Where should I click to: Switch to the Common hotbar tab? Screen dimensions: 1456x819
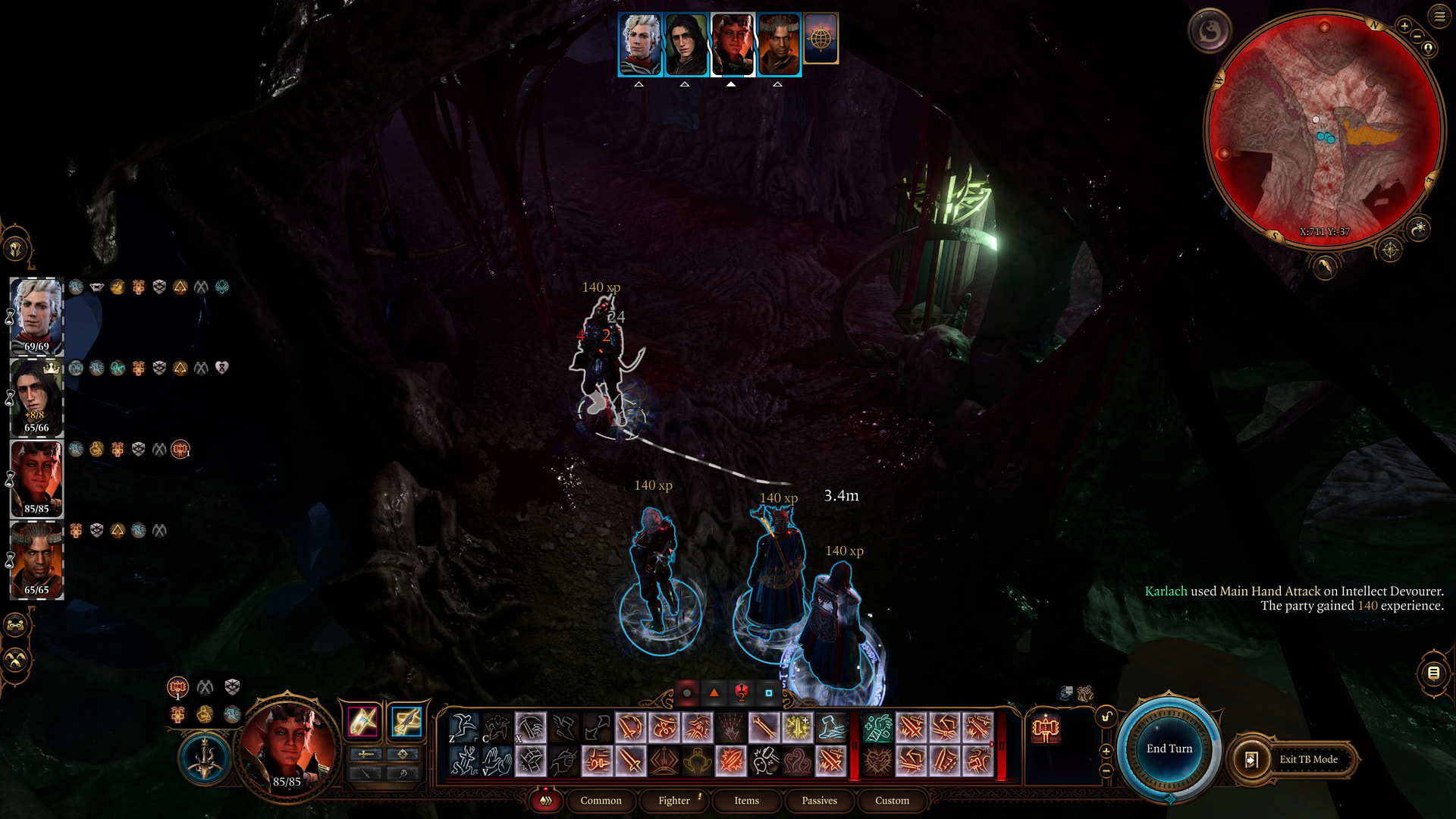pos(601,801)
